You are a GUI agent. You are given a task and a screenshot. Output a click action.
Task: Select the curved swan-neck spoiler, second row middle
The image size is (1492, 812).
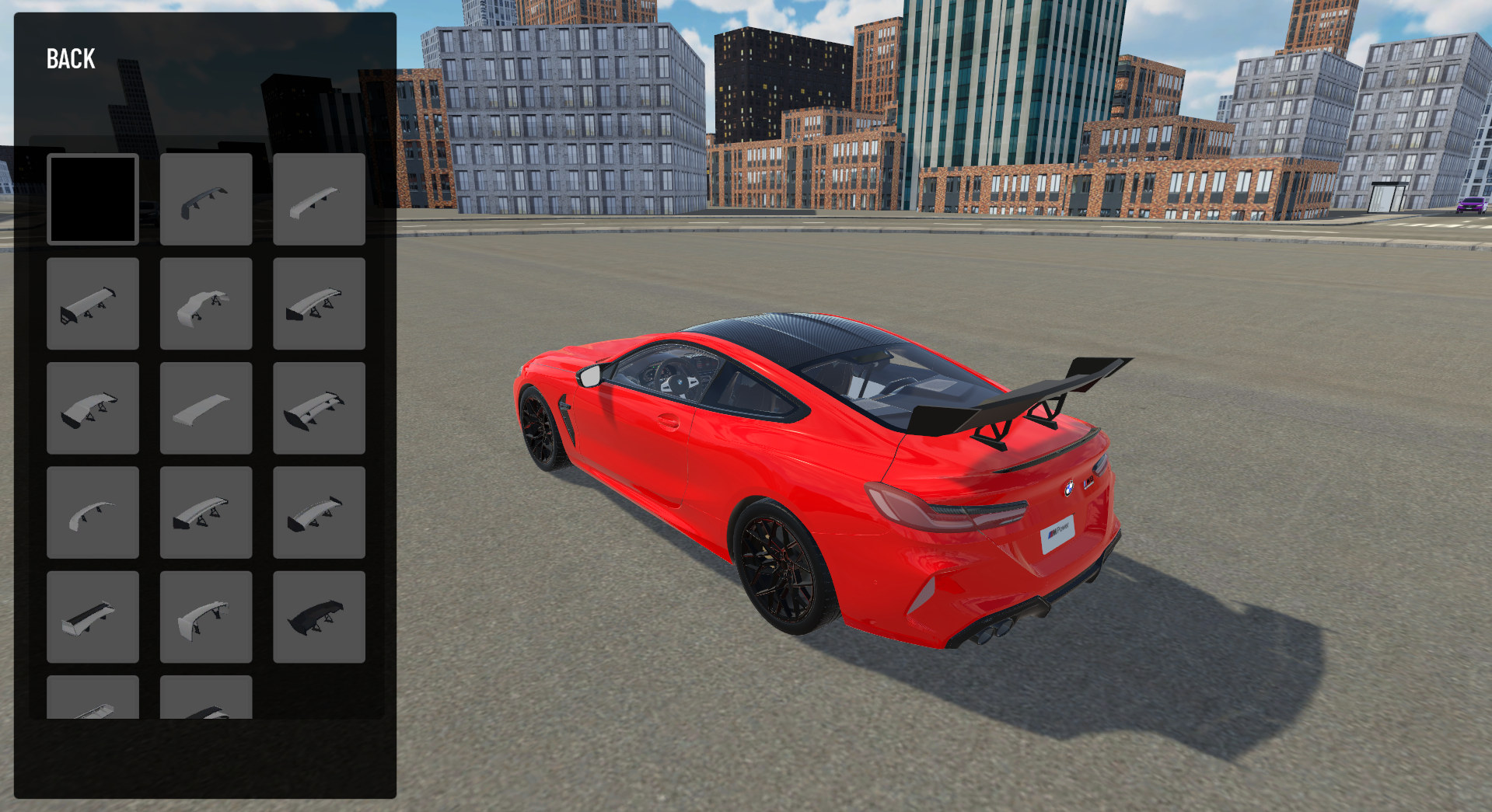pos(205,304)
